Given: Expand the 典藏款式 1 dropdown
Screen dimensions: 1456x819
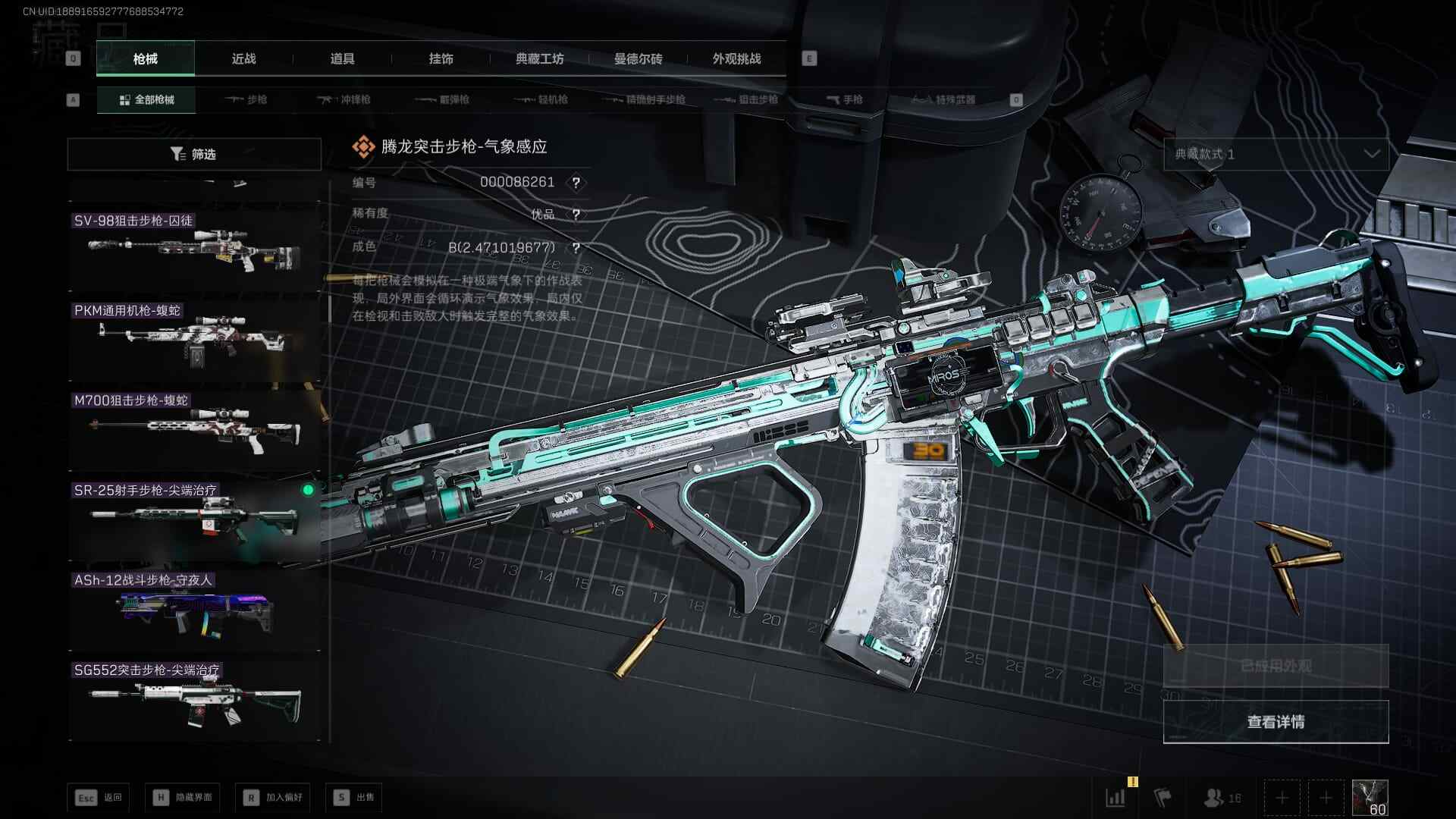Looking at the screenshot, I should (1276, 154).
